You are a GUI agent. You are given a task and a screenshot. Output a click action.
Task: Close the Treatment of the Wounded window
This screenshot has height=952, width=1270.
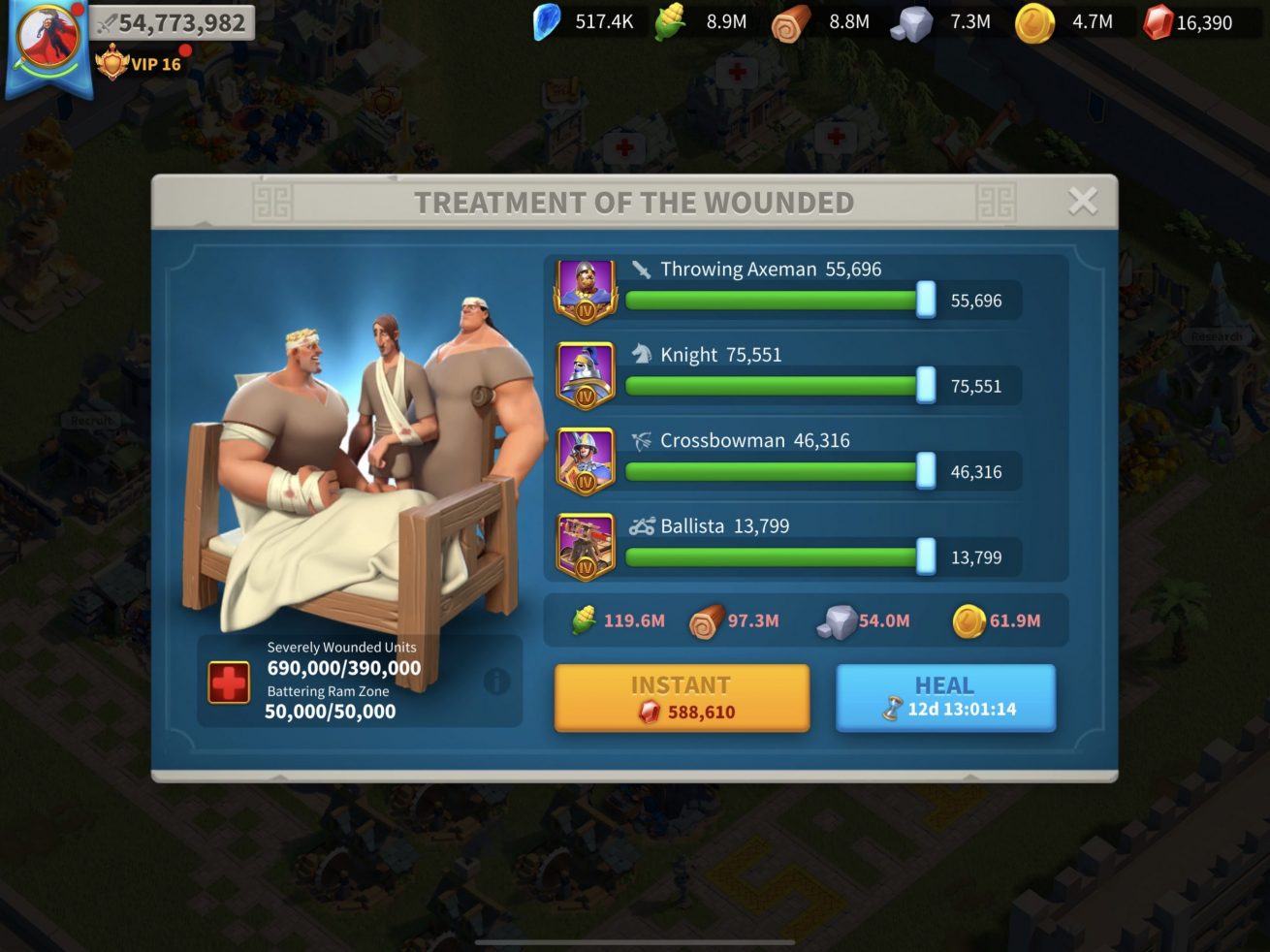1082,201
